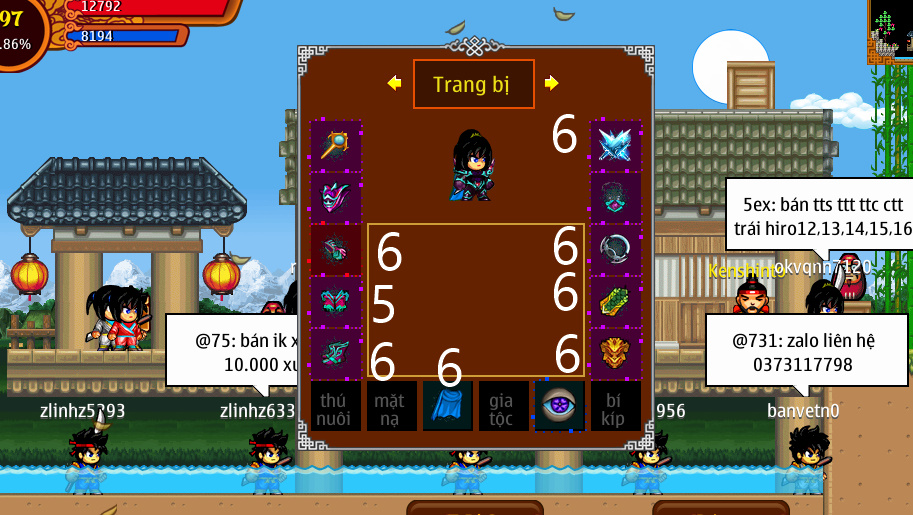The width and height of the screenshot is (913, 515).
Task: Select the blue cape slot
Action: pyautogui.click(x=448, y=406)
